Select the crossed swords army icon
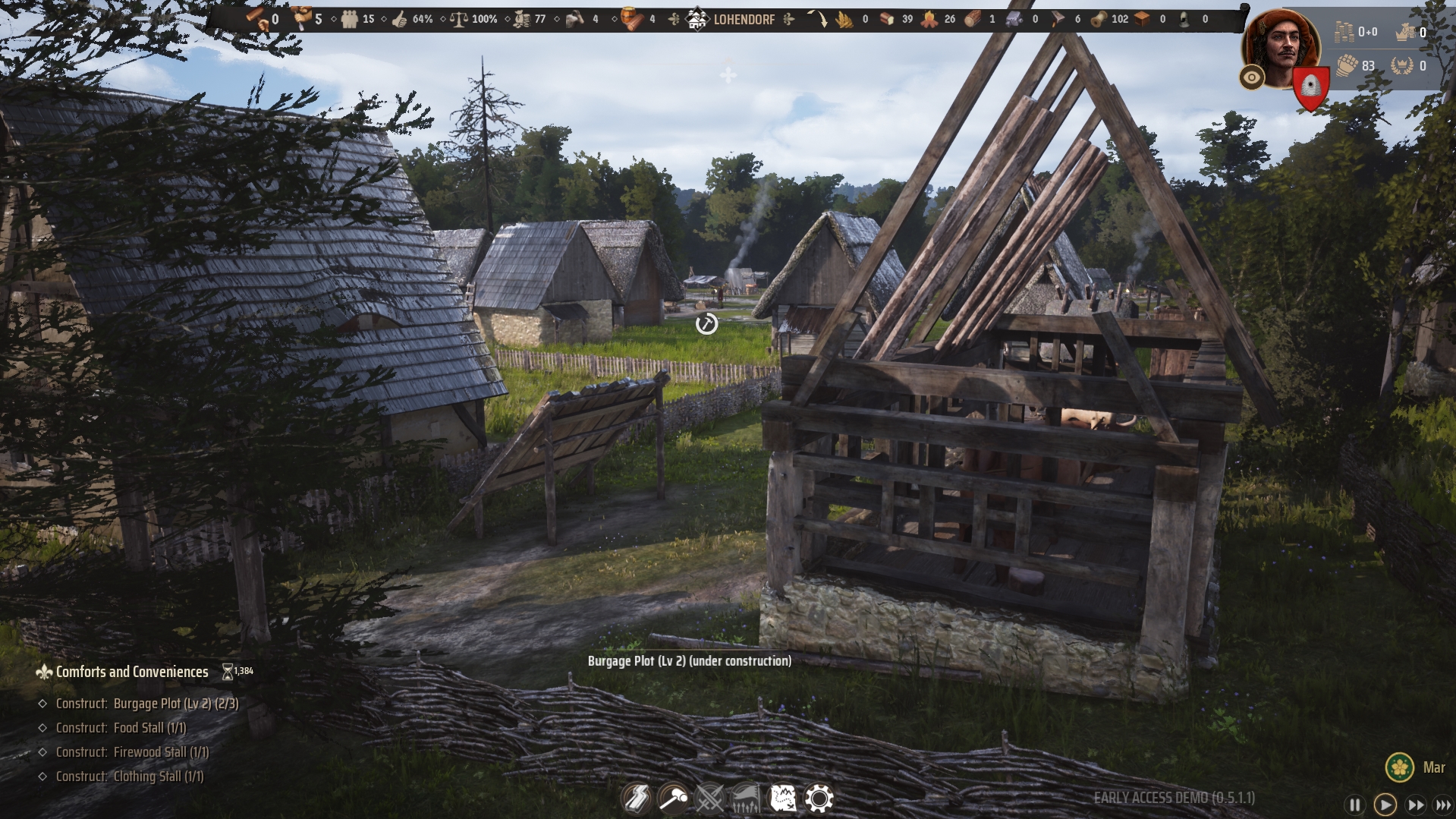 coord(709,799)
